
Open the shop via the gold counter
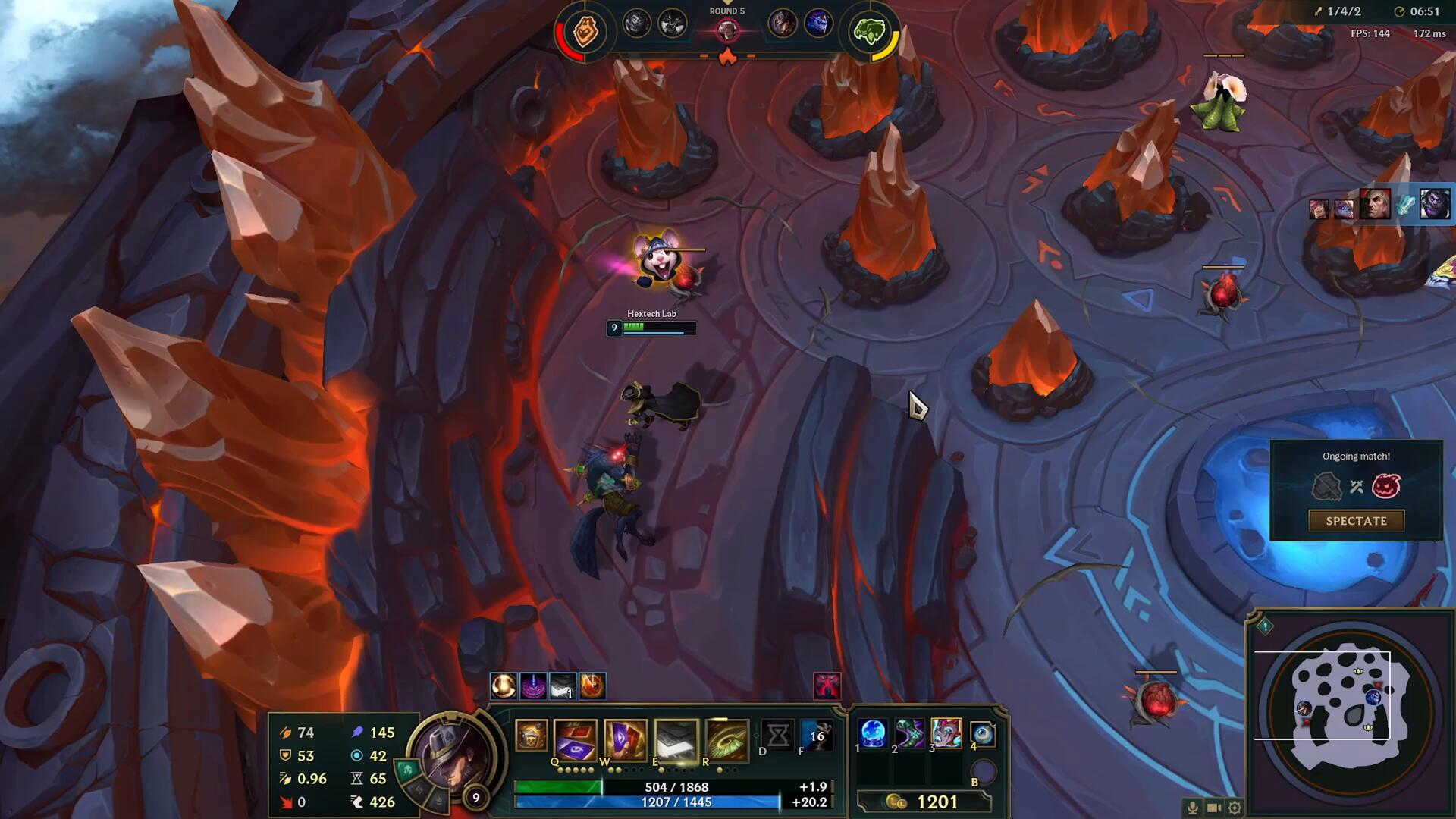(924, 802)
